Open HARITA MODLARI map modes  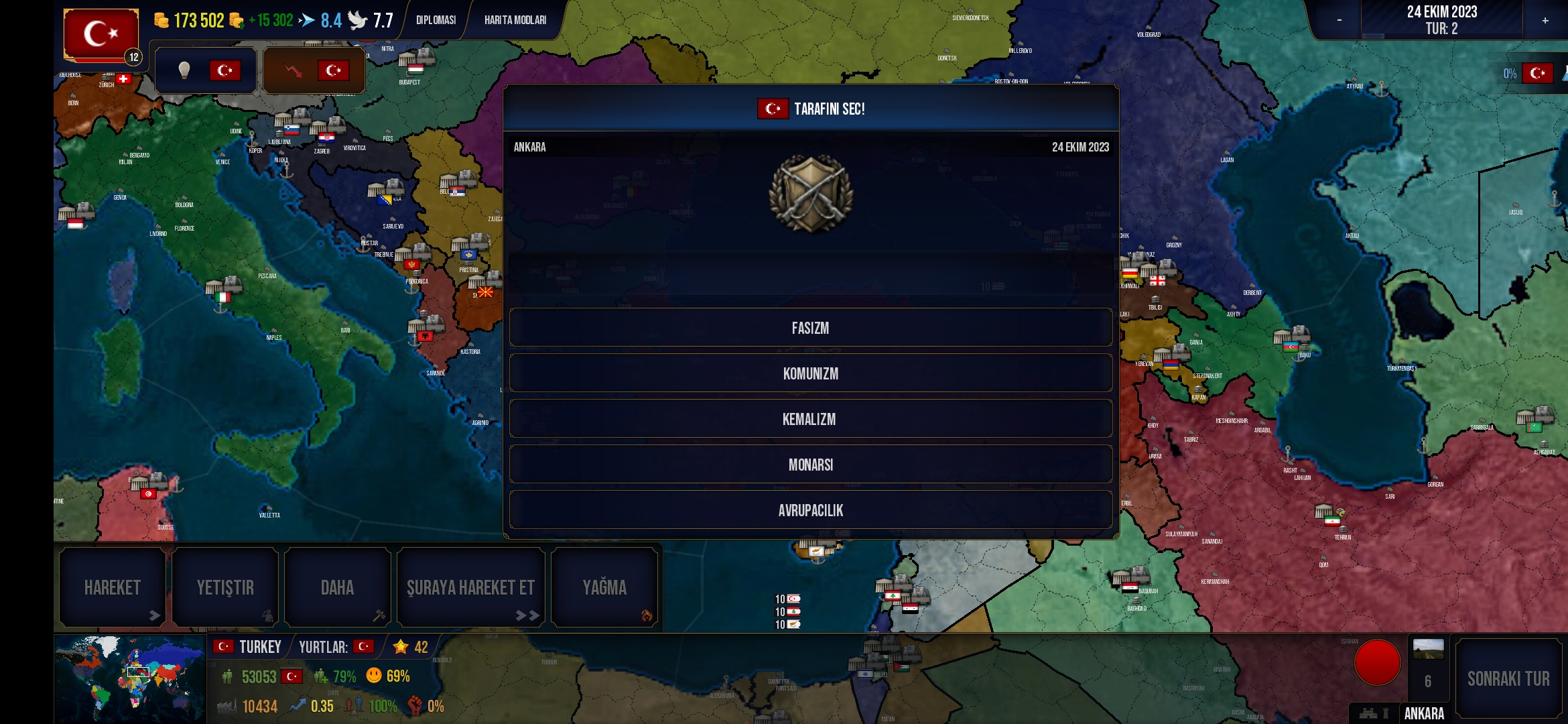(x=515, y=20)
